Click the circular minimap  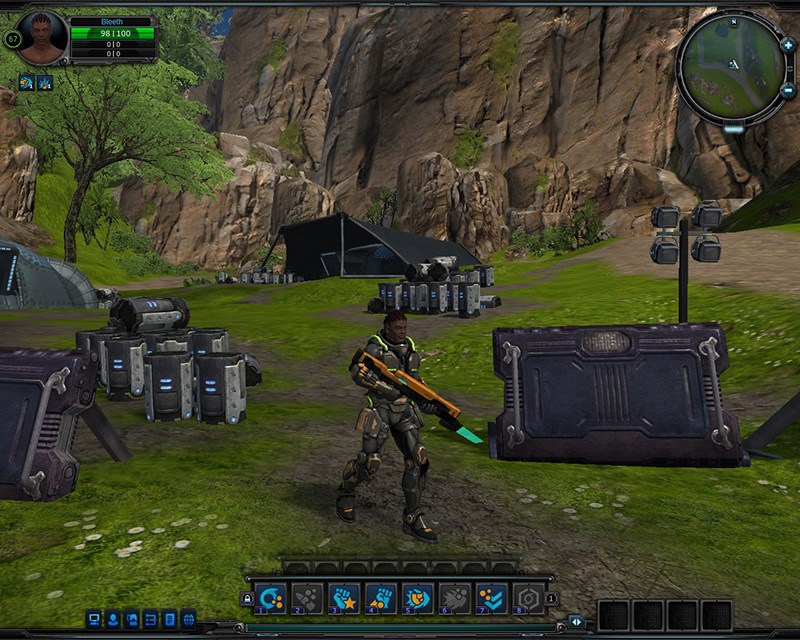[x=732, y=68]
